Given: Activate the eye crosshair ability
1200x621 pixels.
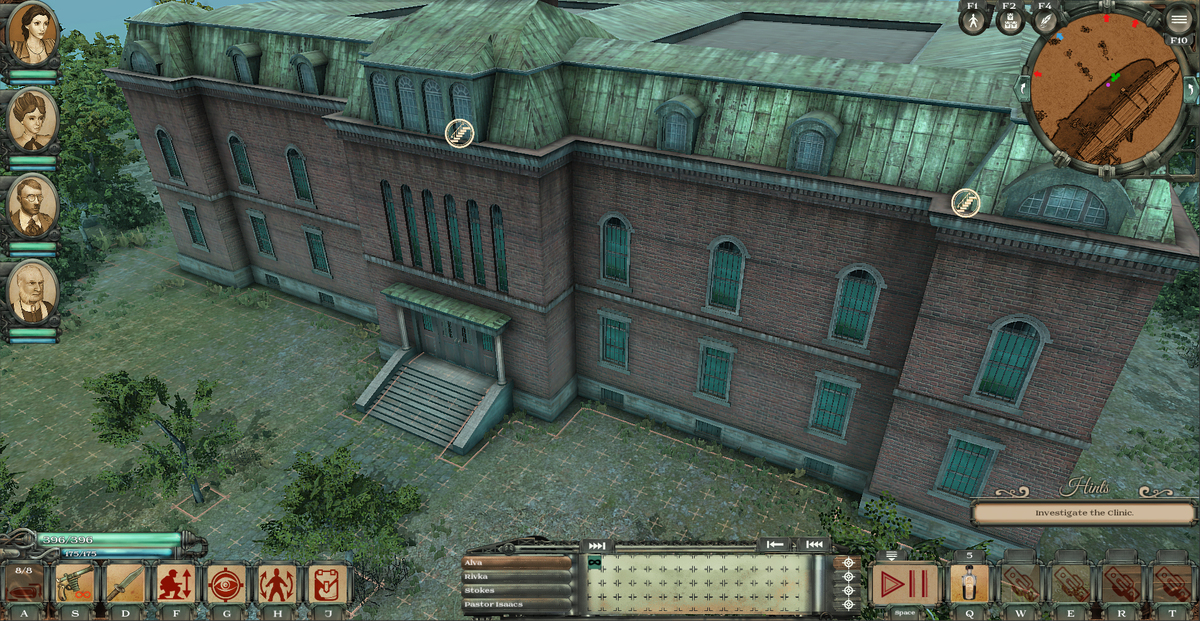Looking at the screenshot, I should click(226, 583).
